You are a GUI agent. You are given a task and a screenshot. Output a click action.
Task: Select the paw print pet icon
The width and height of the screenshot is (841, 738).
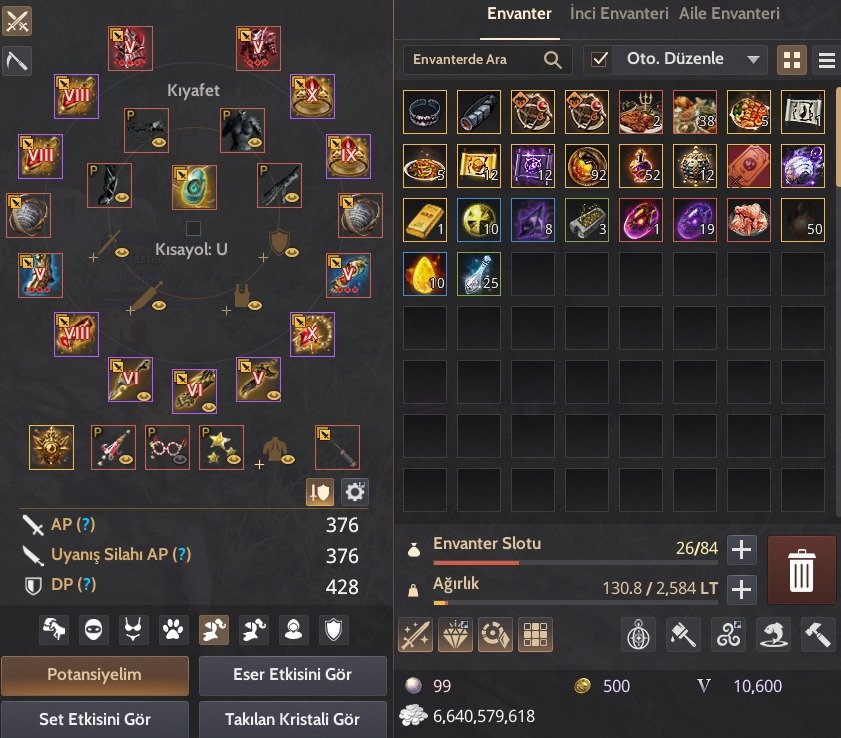173,629
